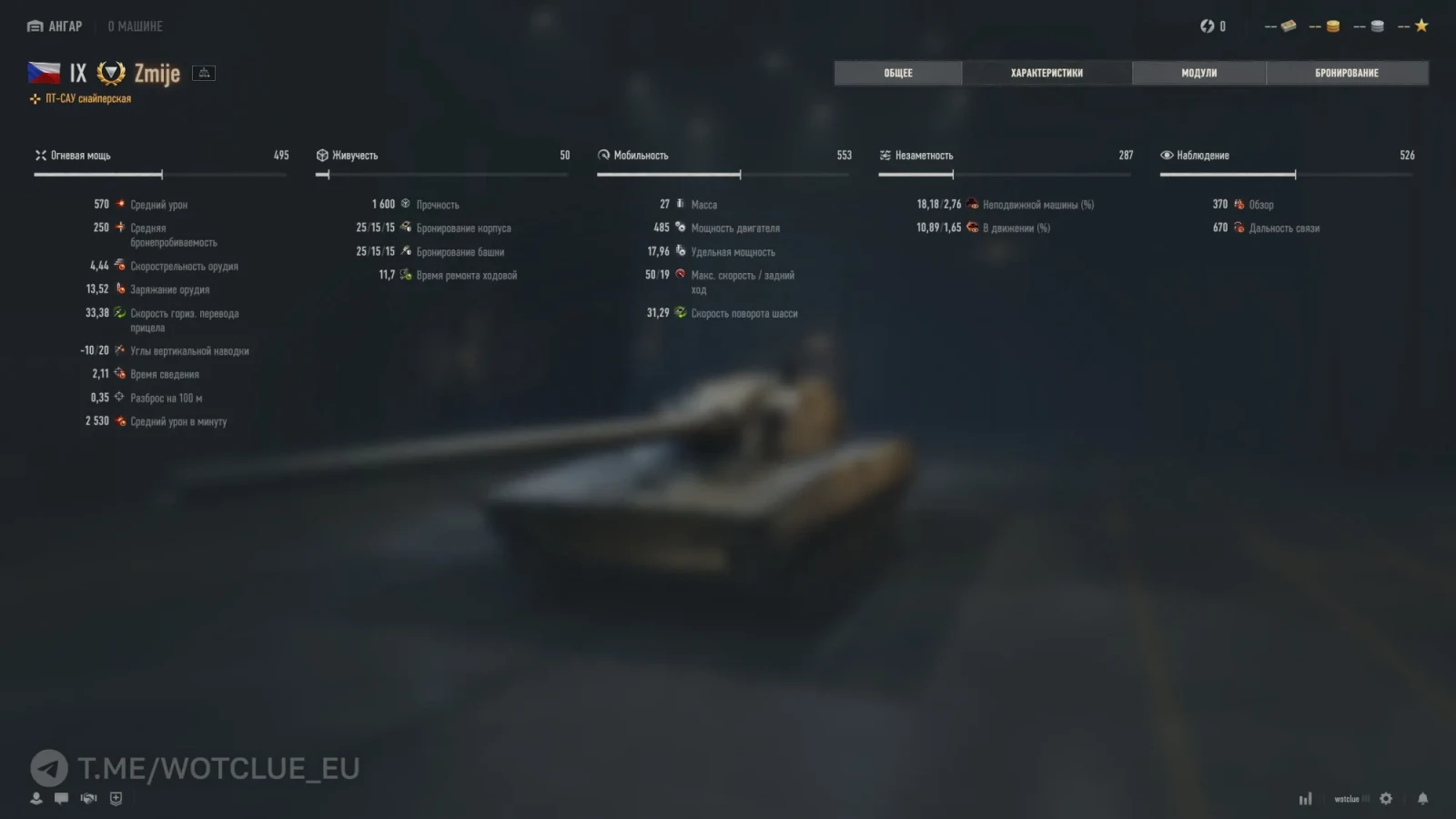
Task: Open the contacts person icon
Action: 36,798
